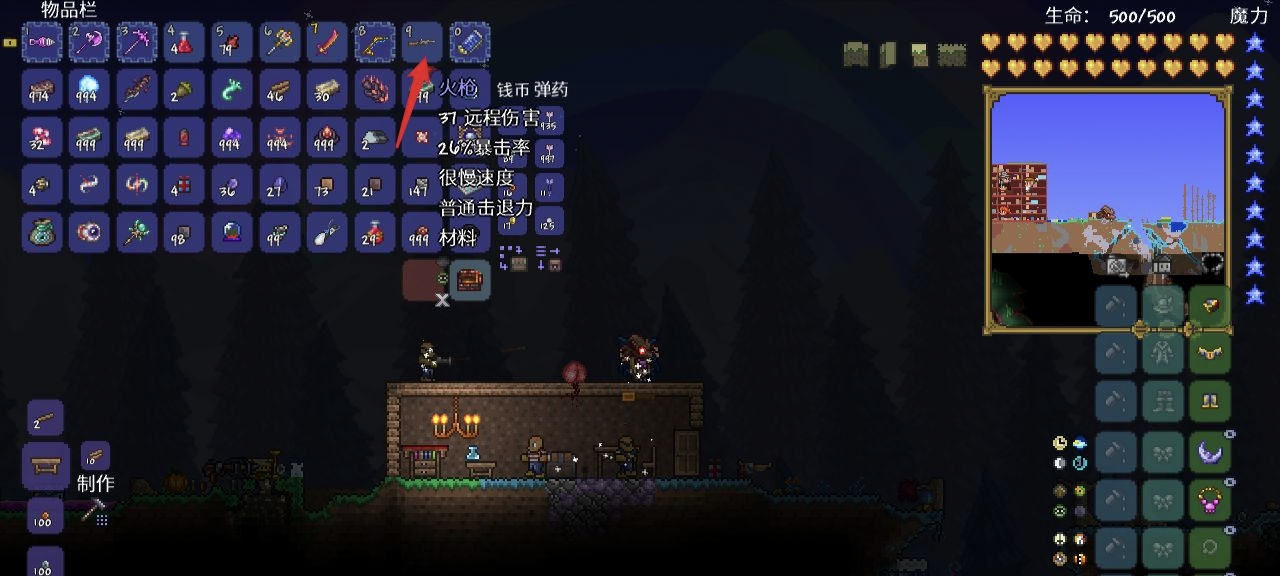This screenshot has height=576, width=1280.
Task: Craft the wooden work bench
Action: click(x=45, y=466)
